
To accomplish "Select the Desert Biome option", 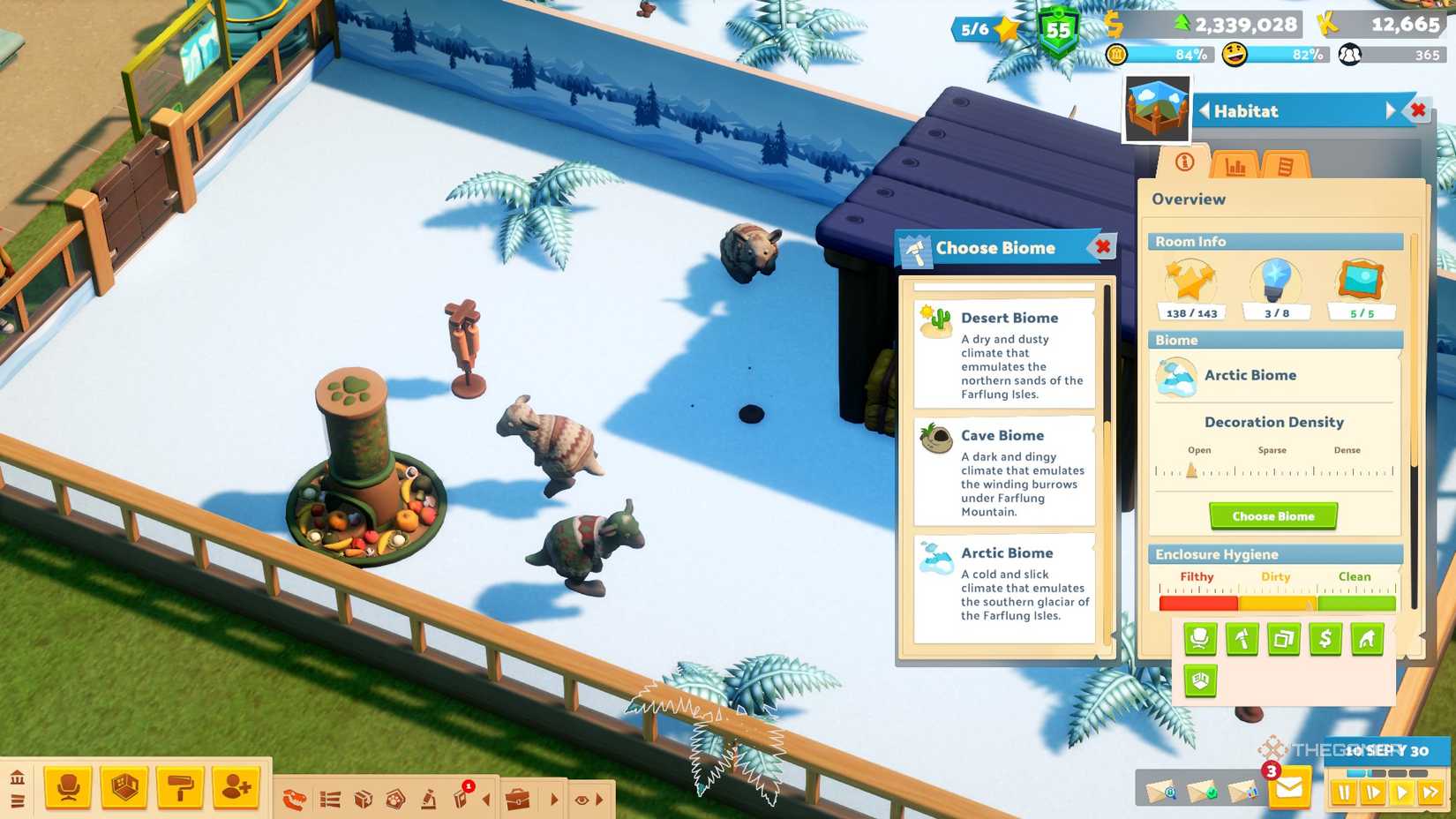I will click(1004, 354).
